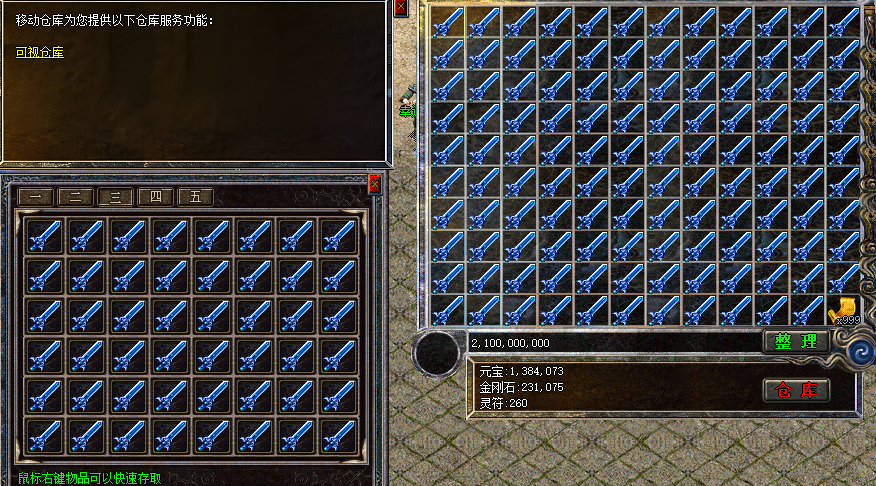Click the red 仓库 button
This screenshot has width=876, height=486.
click(796, 390)
